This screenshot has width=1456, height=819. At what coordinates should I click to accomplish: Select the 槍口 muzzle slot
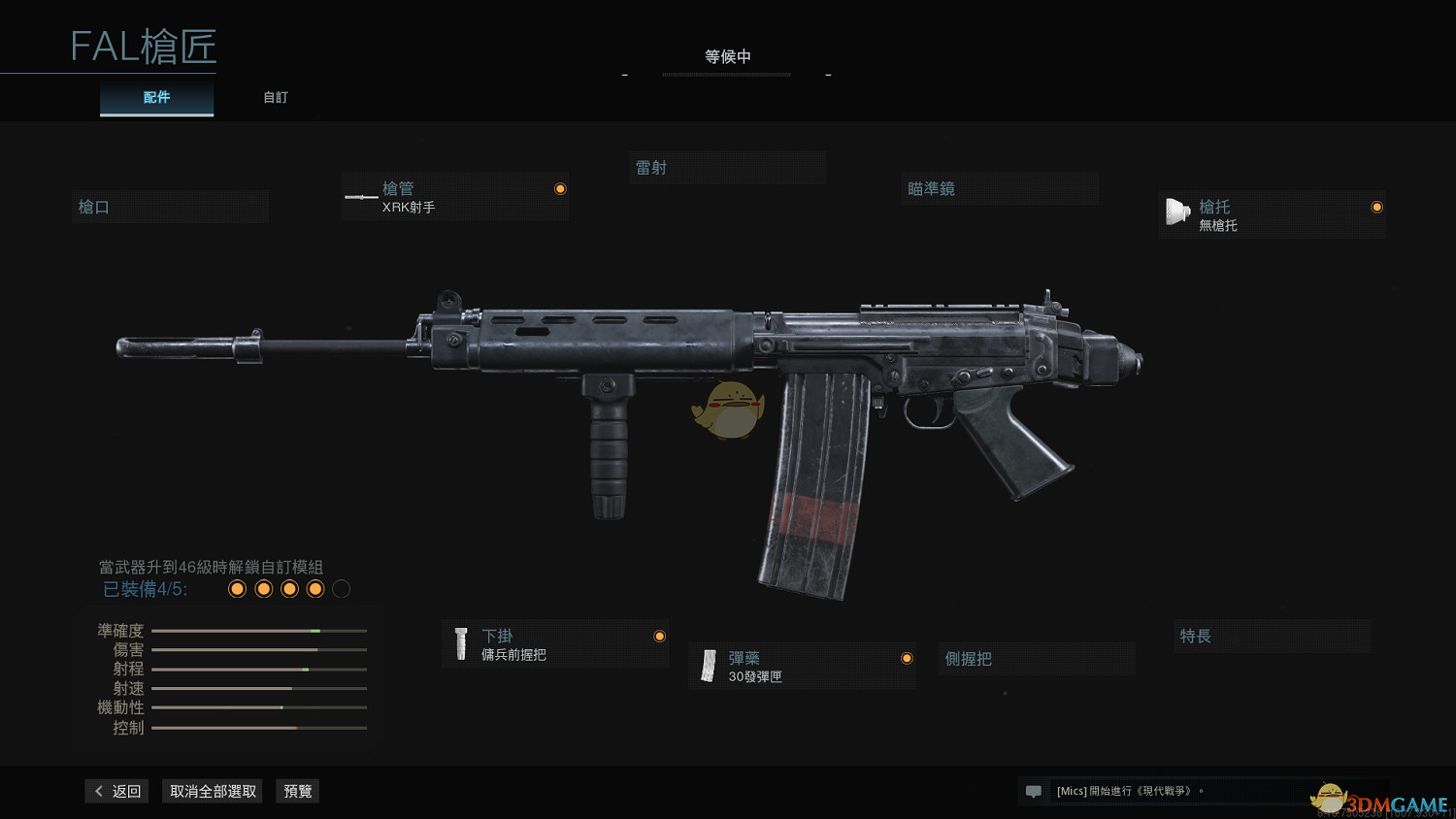[170, 207]
